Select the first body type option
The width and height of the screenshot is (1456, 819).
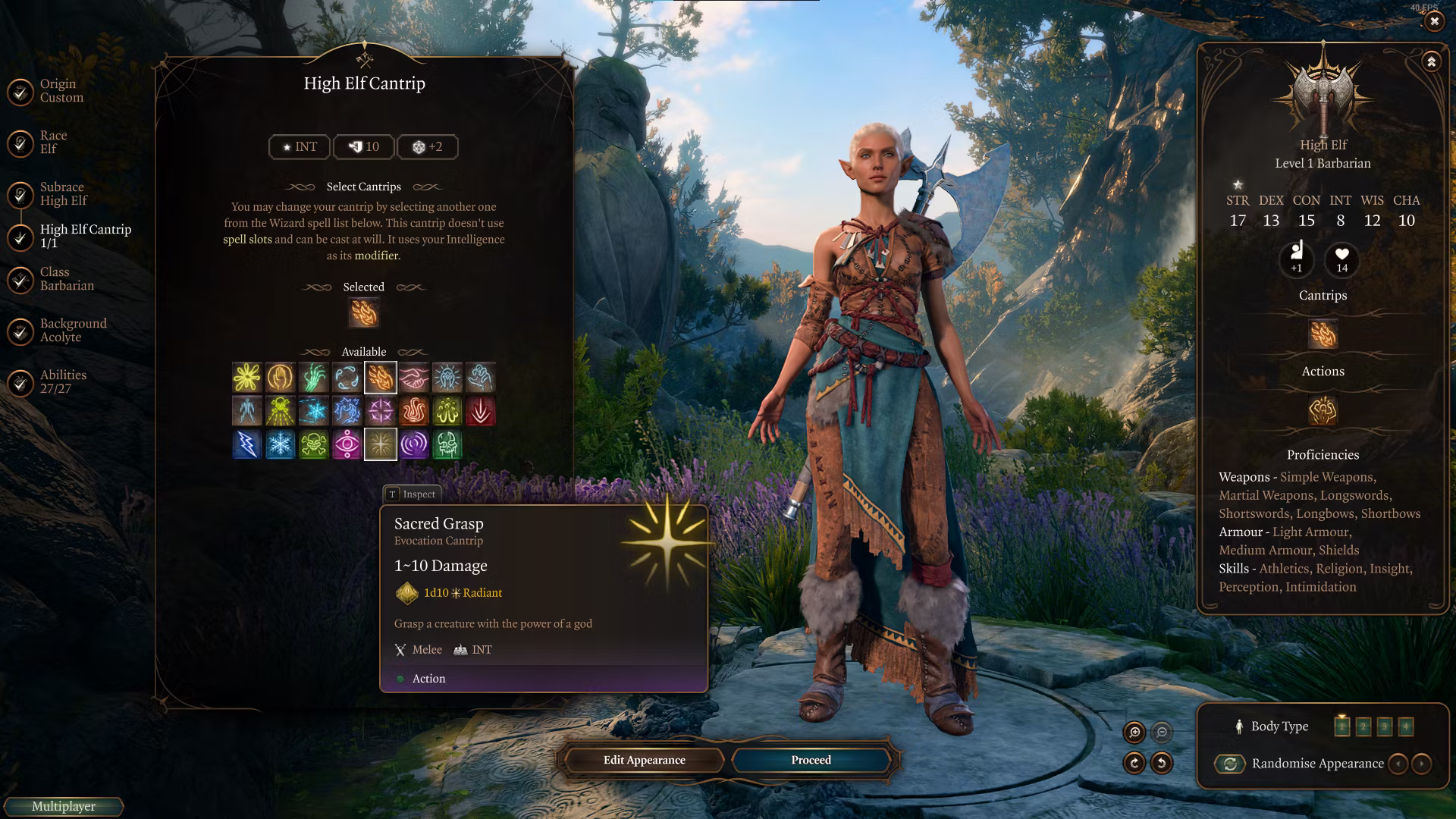(1341, 726)
